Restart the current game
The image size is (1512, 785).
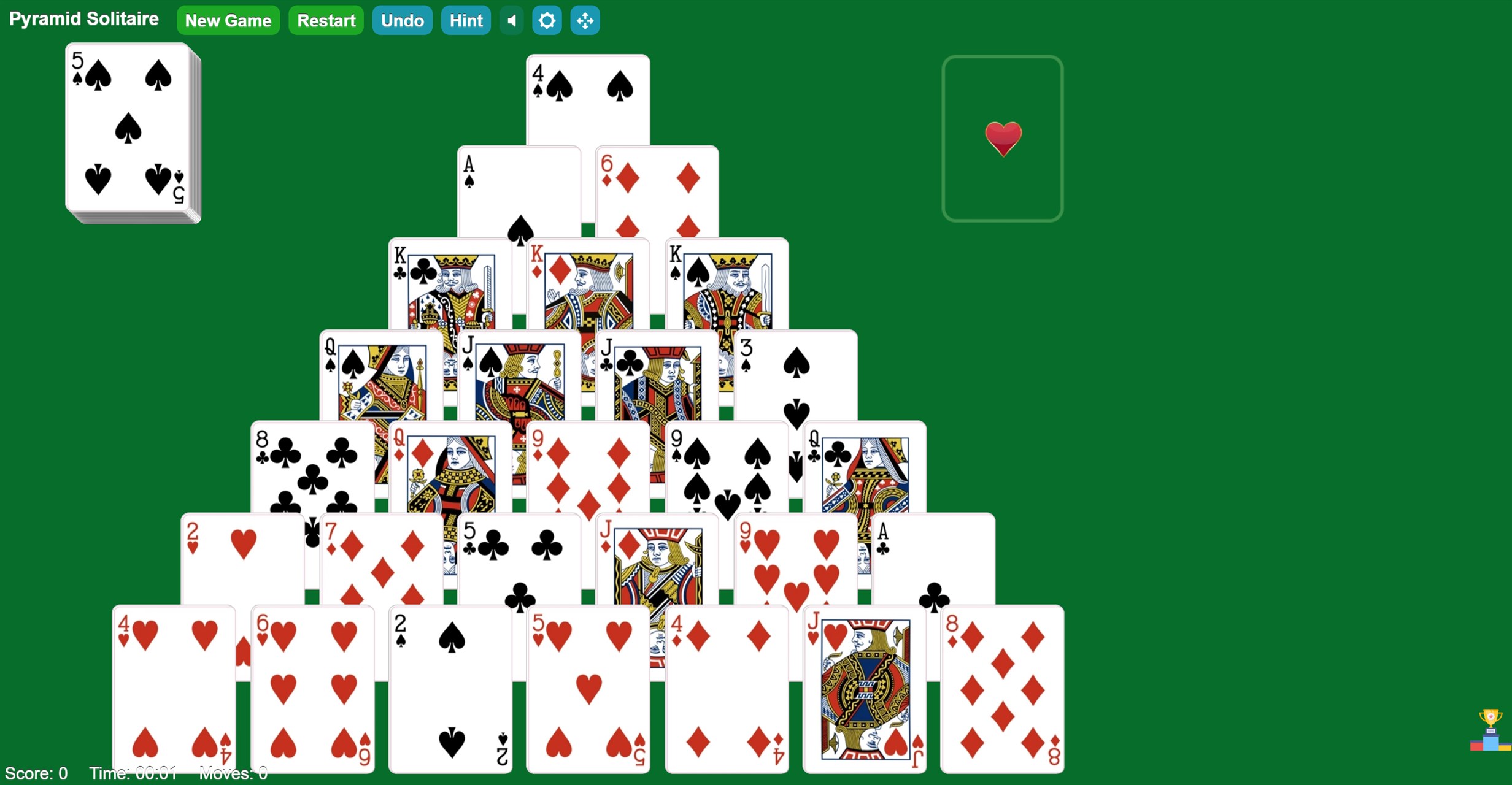point(326,20)
